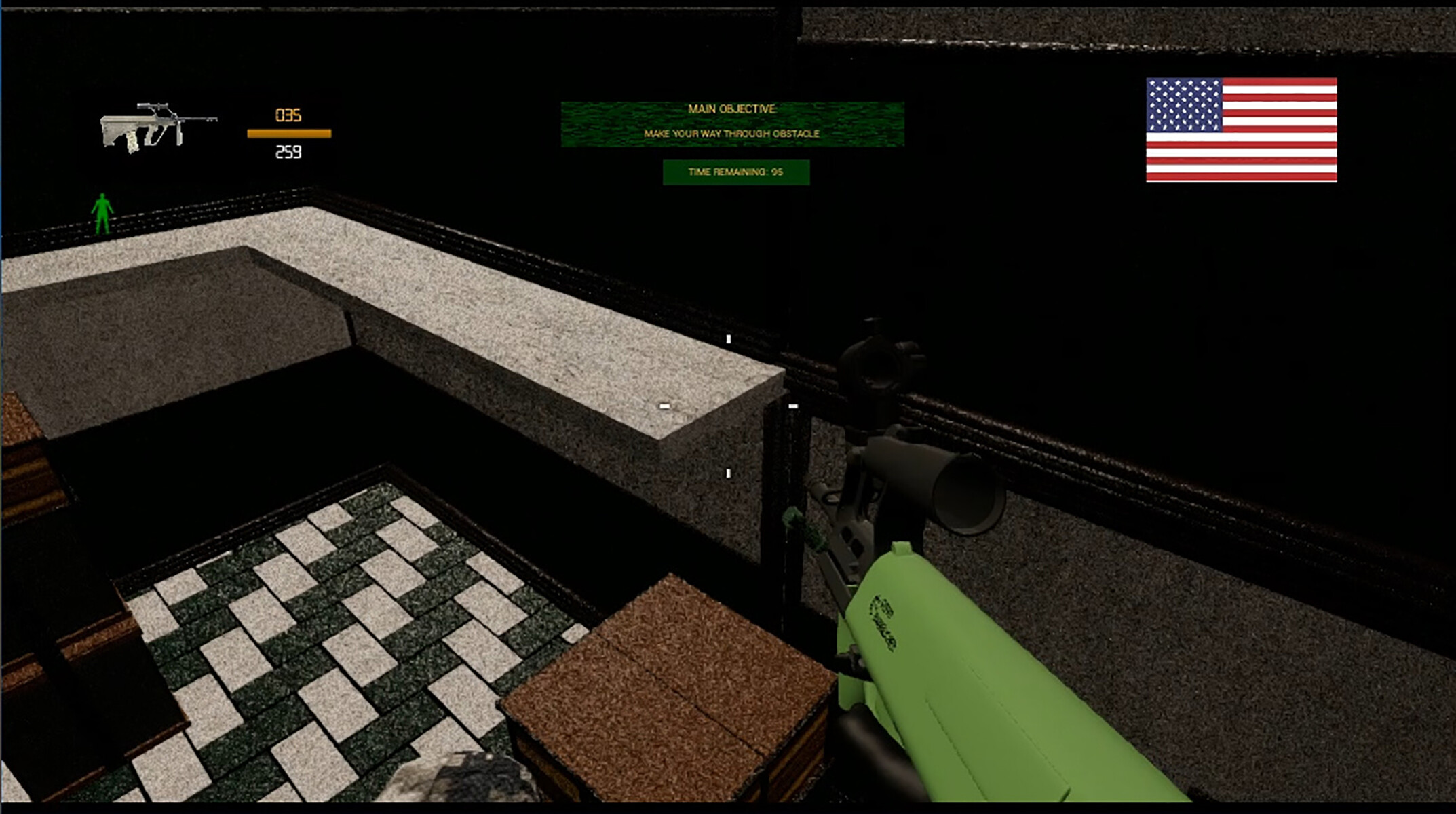Click the crosshair reticle center

coord(729,407)
